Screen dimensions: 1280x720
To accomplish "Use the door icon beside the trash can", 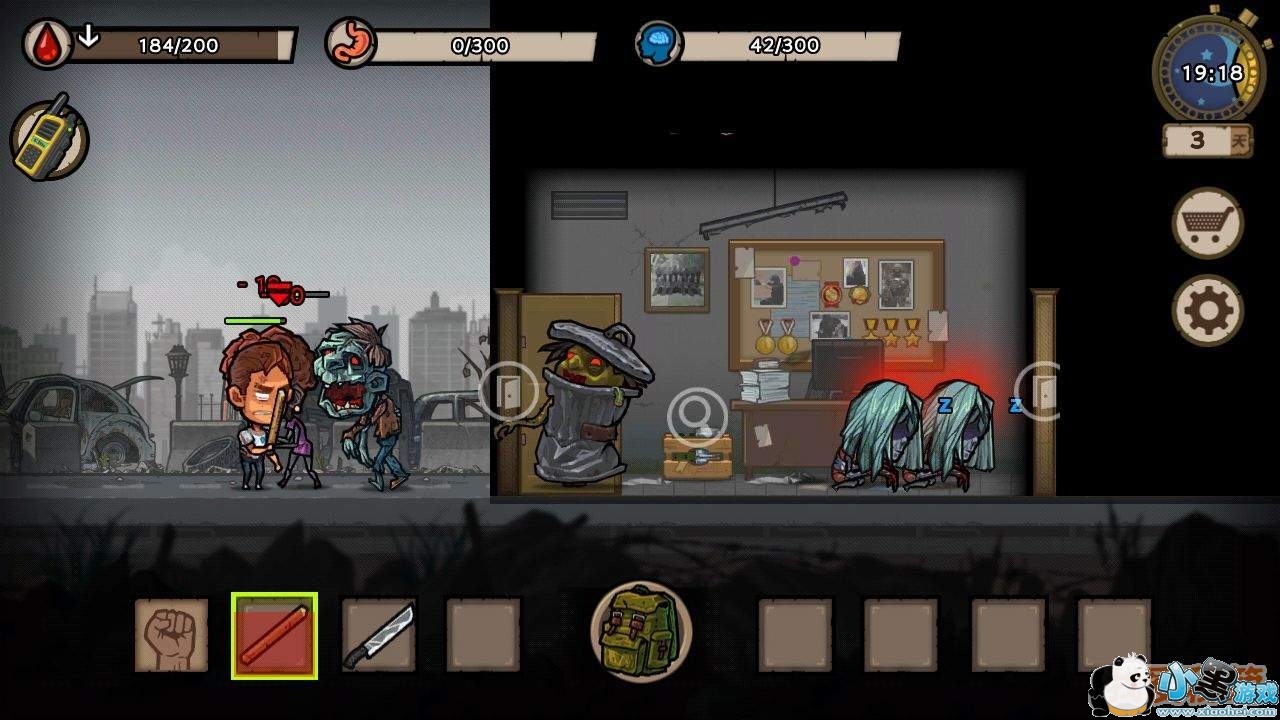I will [x=509, y=391].
